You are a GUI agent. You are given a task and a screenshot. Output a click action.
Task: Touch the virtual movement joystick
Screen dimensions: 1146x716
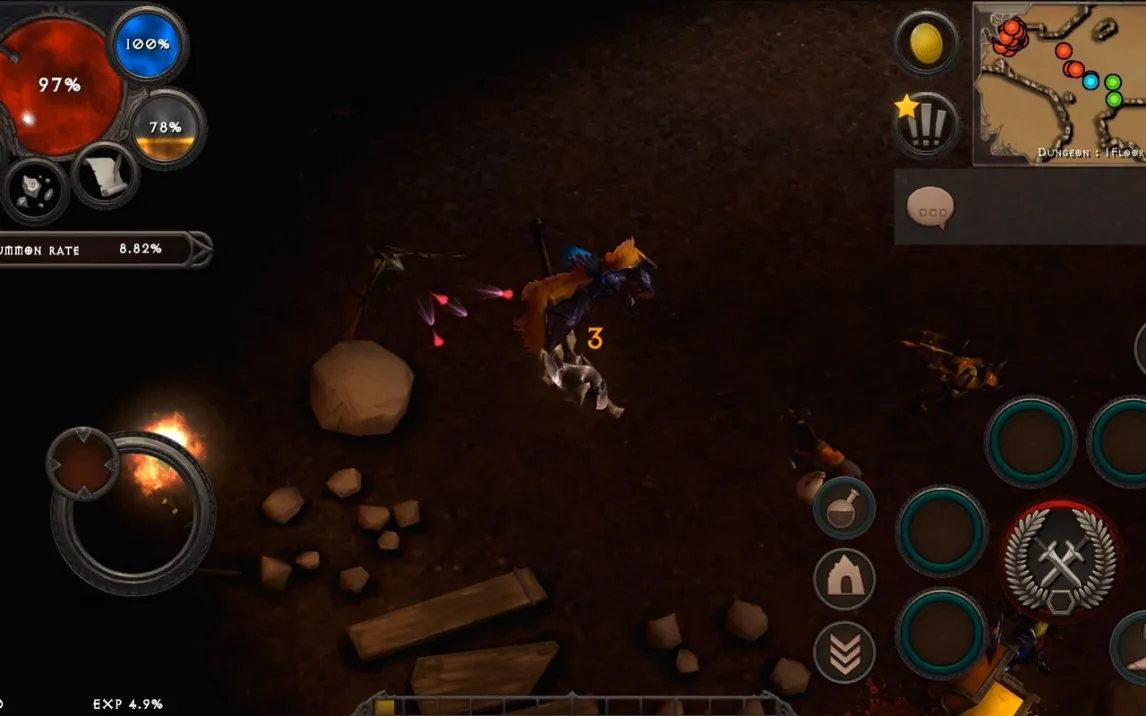click(x=132, y=512)
